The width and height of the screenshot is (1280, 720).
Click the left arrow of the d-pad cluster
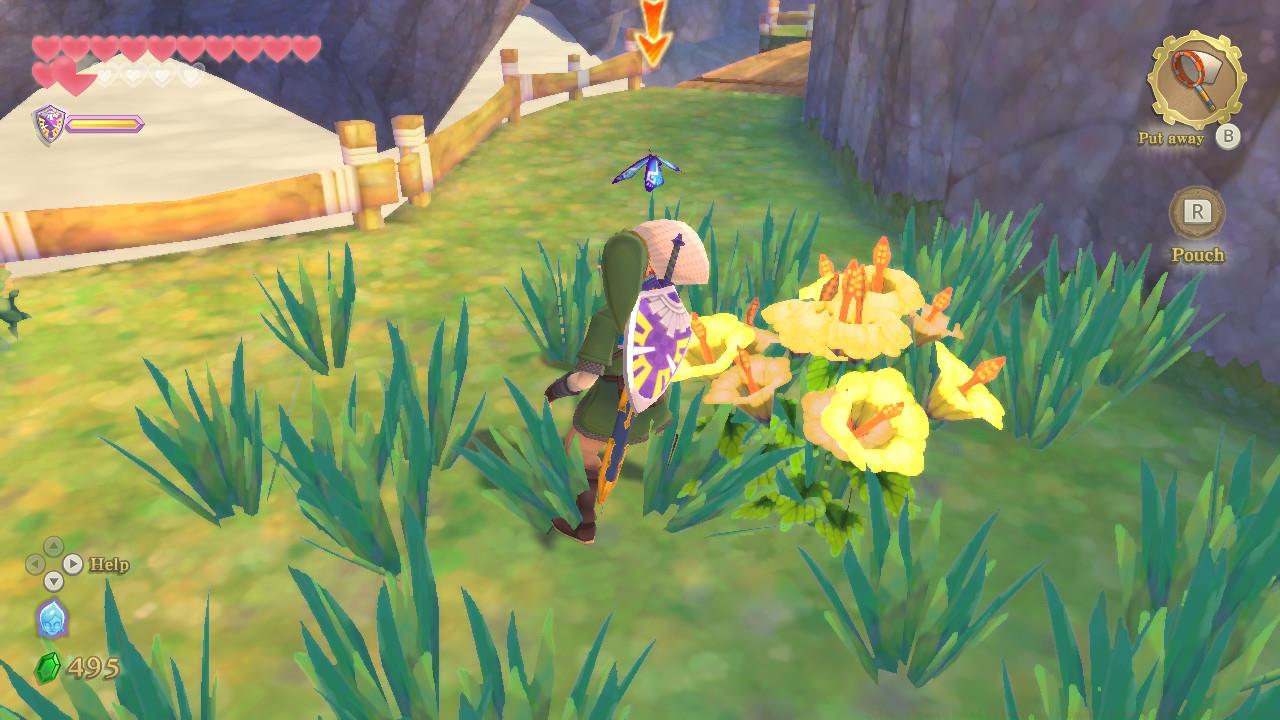35,563
